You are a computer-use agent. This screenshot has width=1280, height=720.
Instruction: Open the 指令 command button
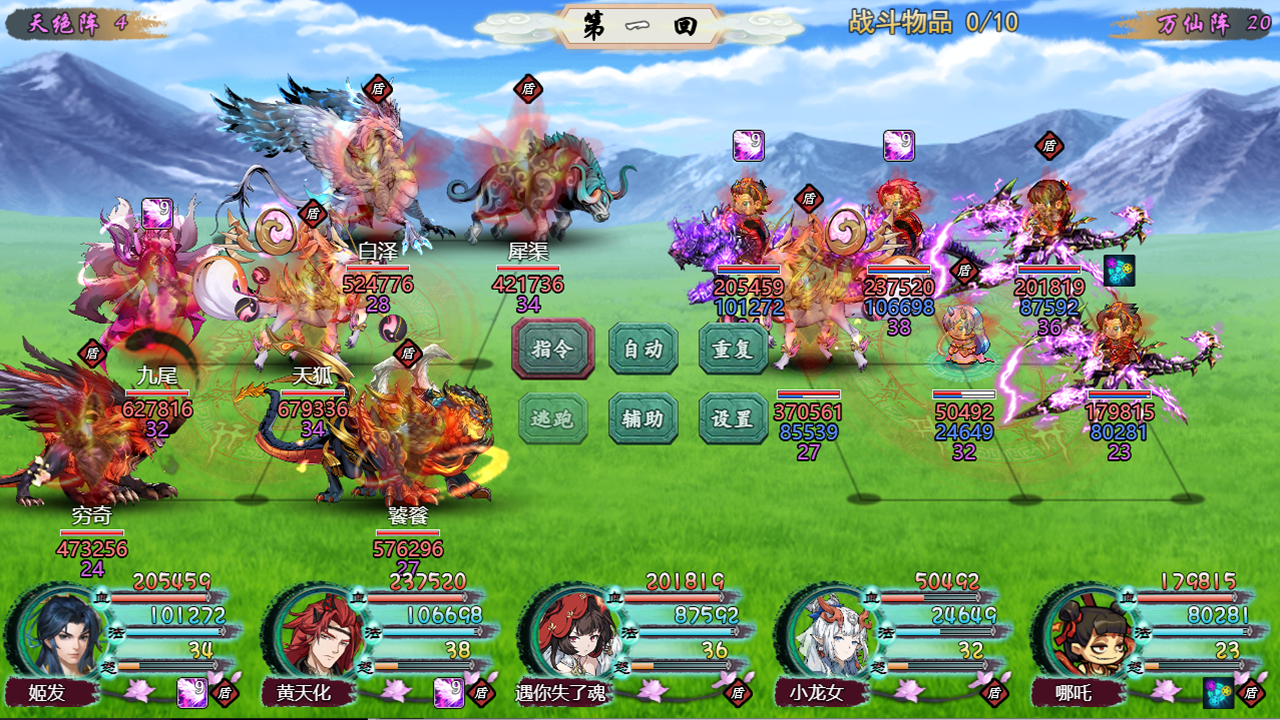(553, 349)
